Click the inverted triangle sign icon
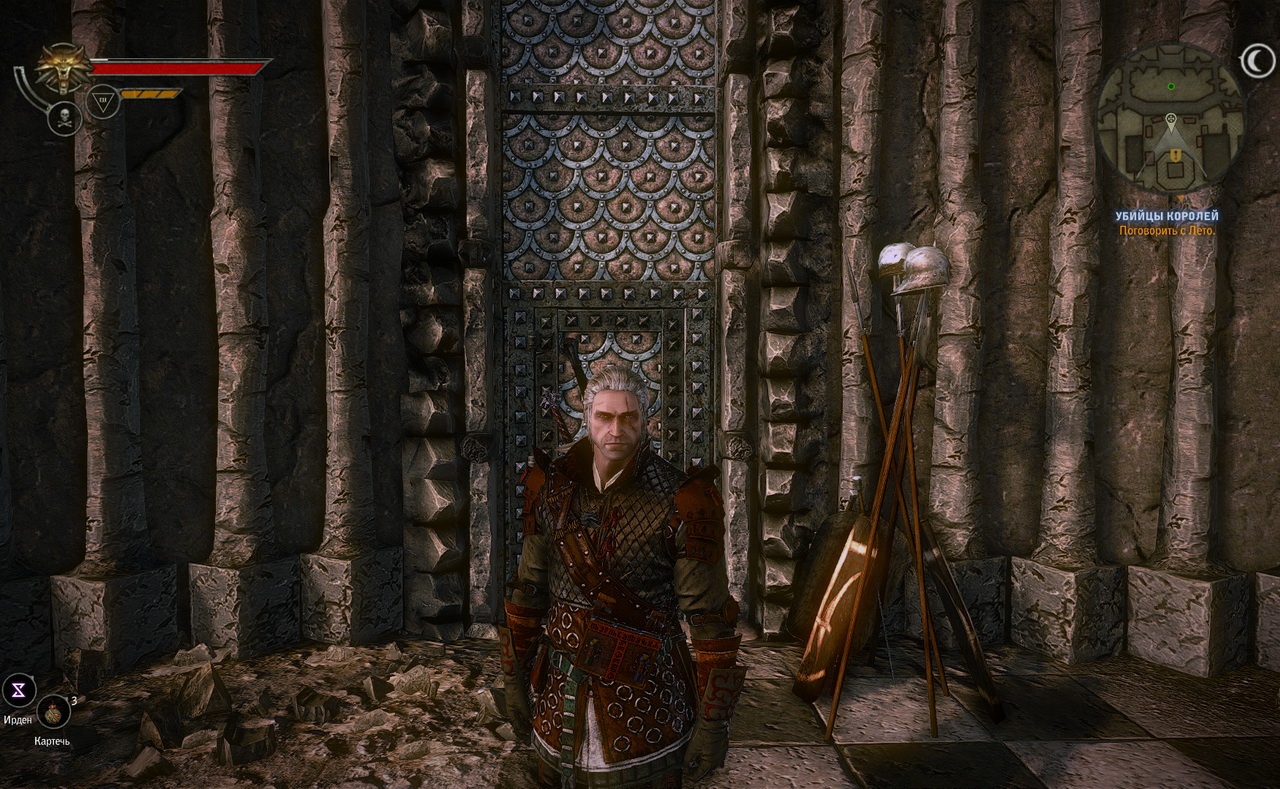Image resolution: width=1280 pixels, height=789 pixels. 102,101
